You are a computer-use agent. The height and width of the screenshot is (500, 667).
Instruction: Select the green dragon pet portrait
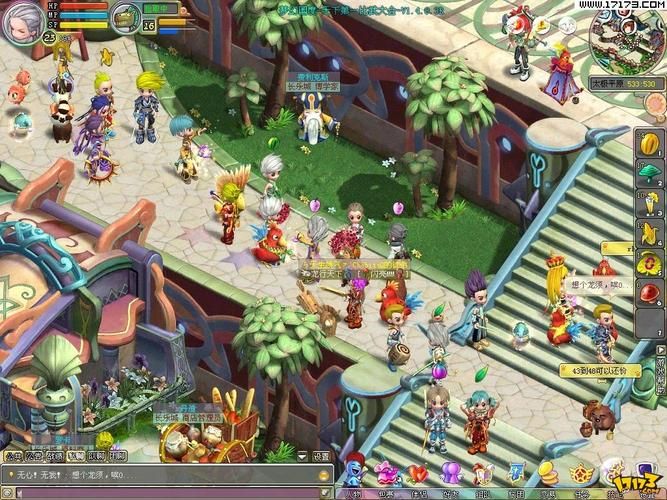[x=125, y=16]
